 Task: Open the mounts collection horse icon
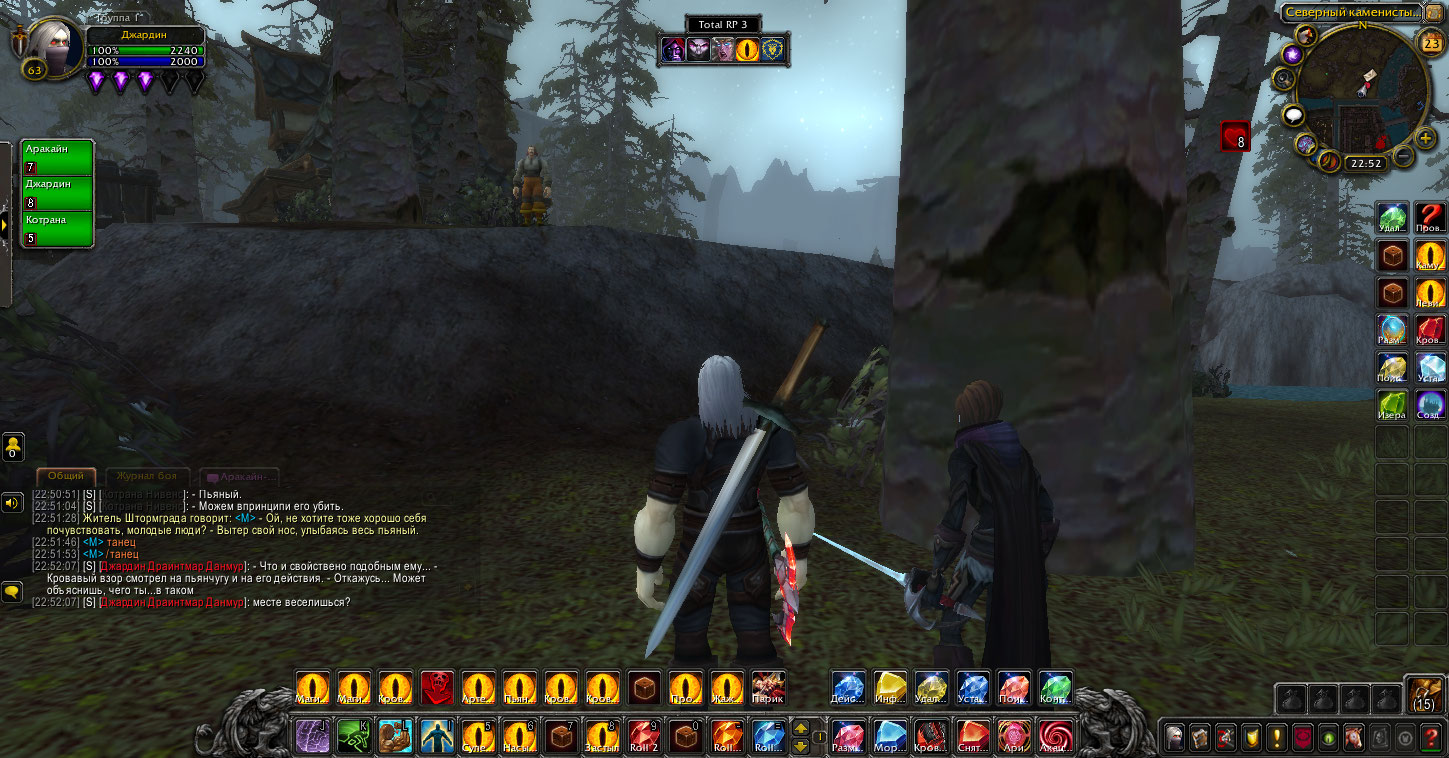(x=1355, y=738)
